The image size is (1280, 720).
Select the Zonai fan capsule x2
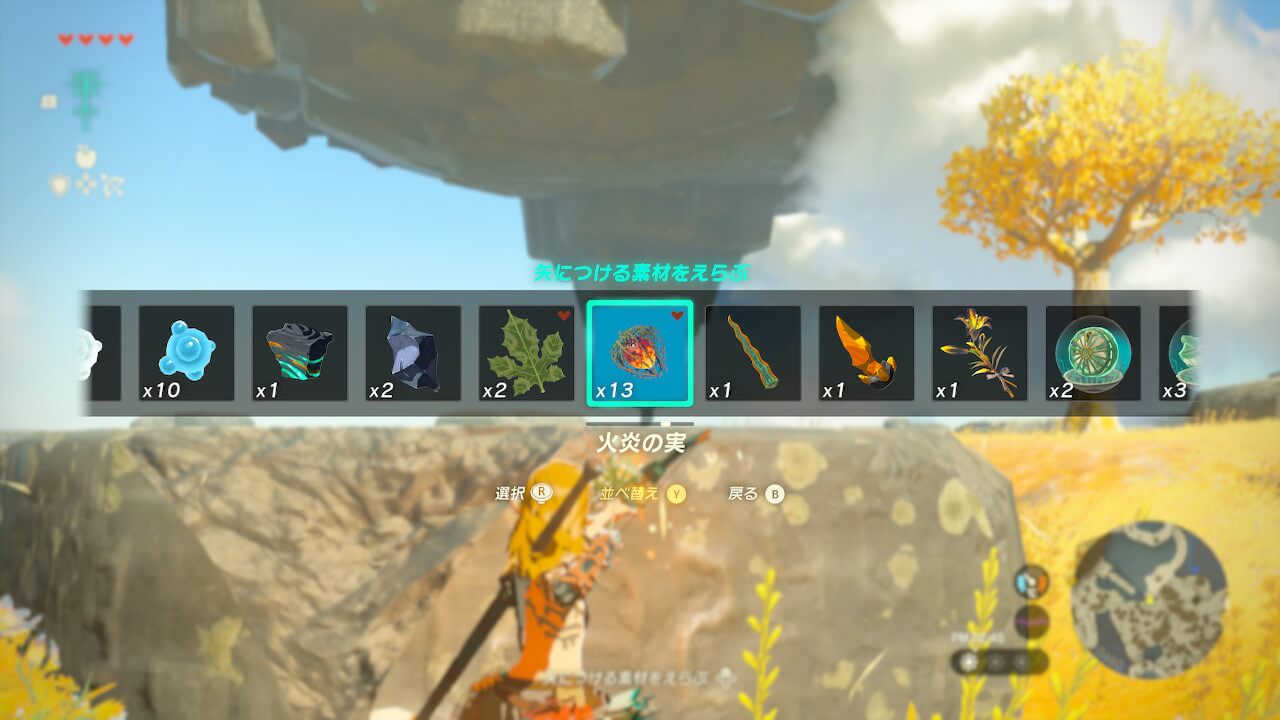click(1093, 353)
